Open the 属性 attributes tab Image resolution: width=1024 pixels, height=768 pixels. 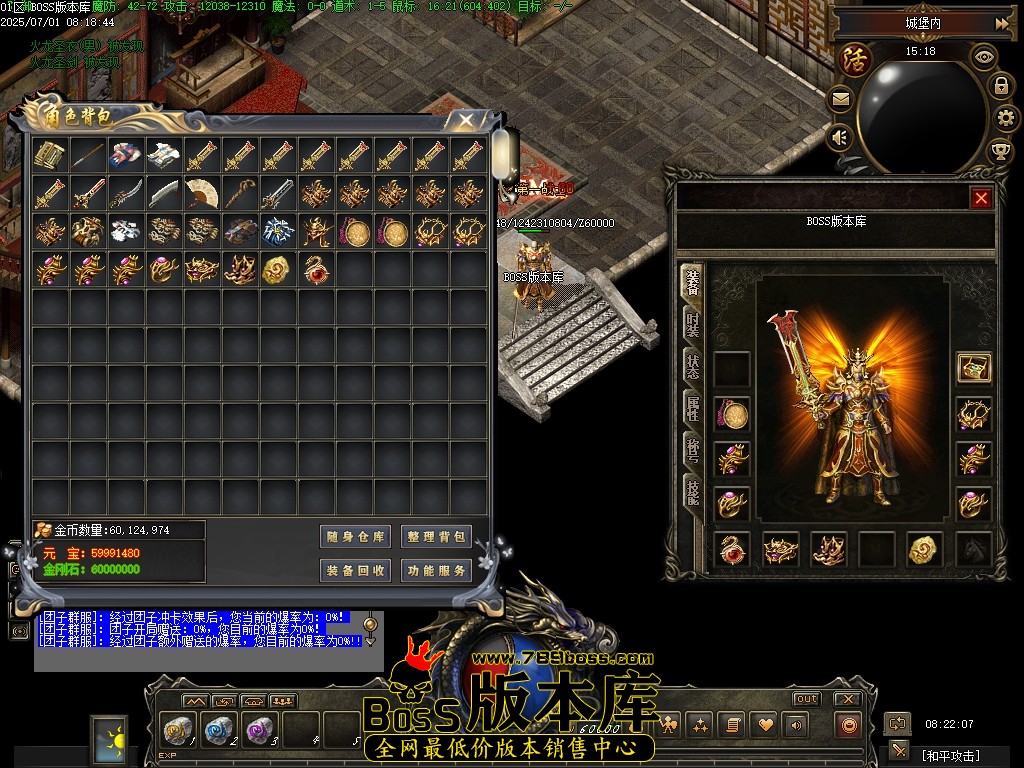[692, 408]
